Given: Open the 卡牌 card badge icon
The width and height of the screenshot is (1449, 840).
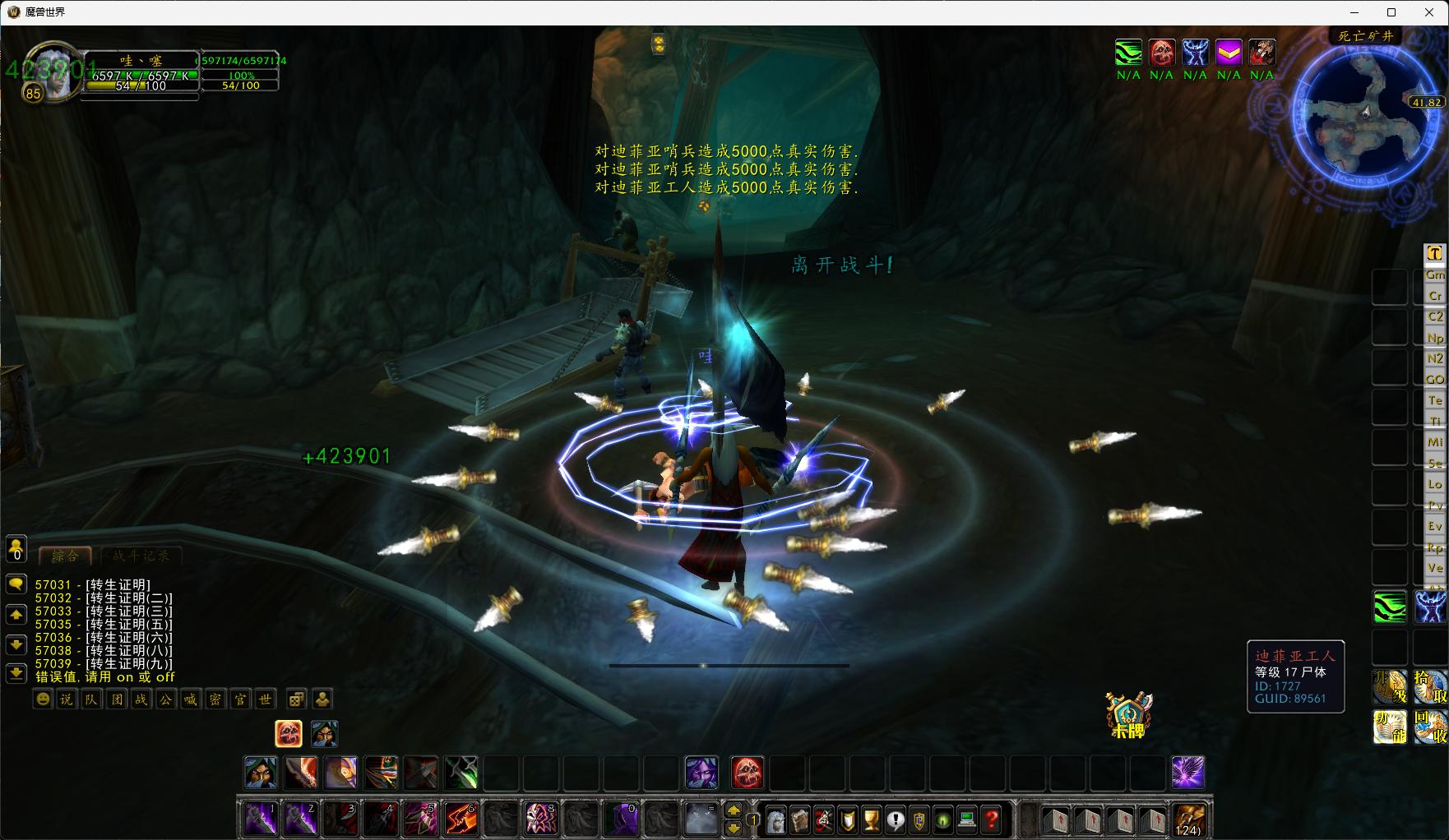Looking at the screenshot, I should pyautogui.click(x=1128, y=714).
